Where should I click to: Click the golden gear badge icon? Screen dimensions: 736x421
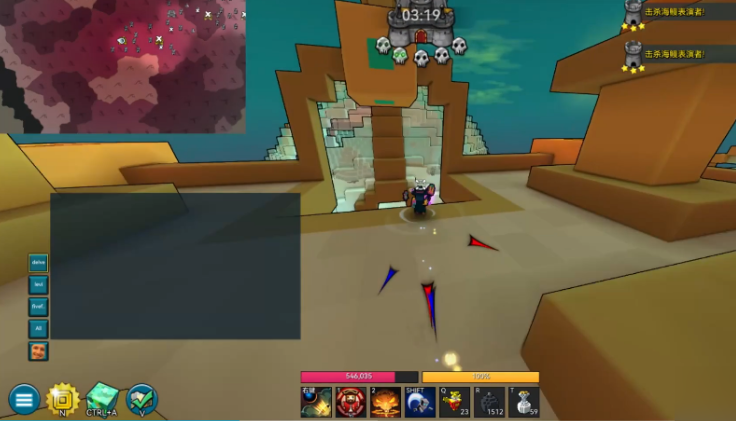coord(63,399)
